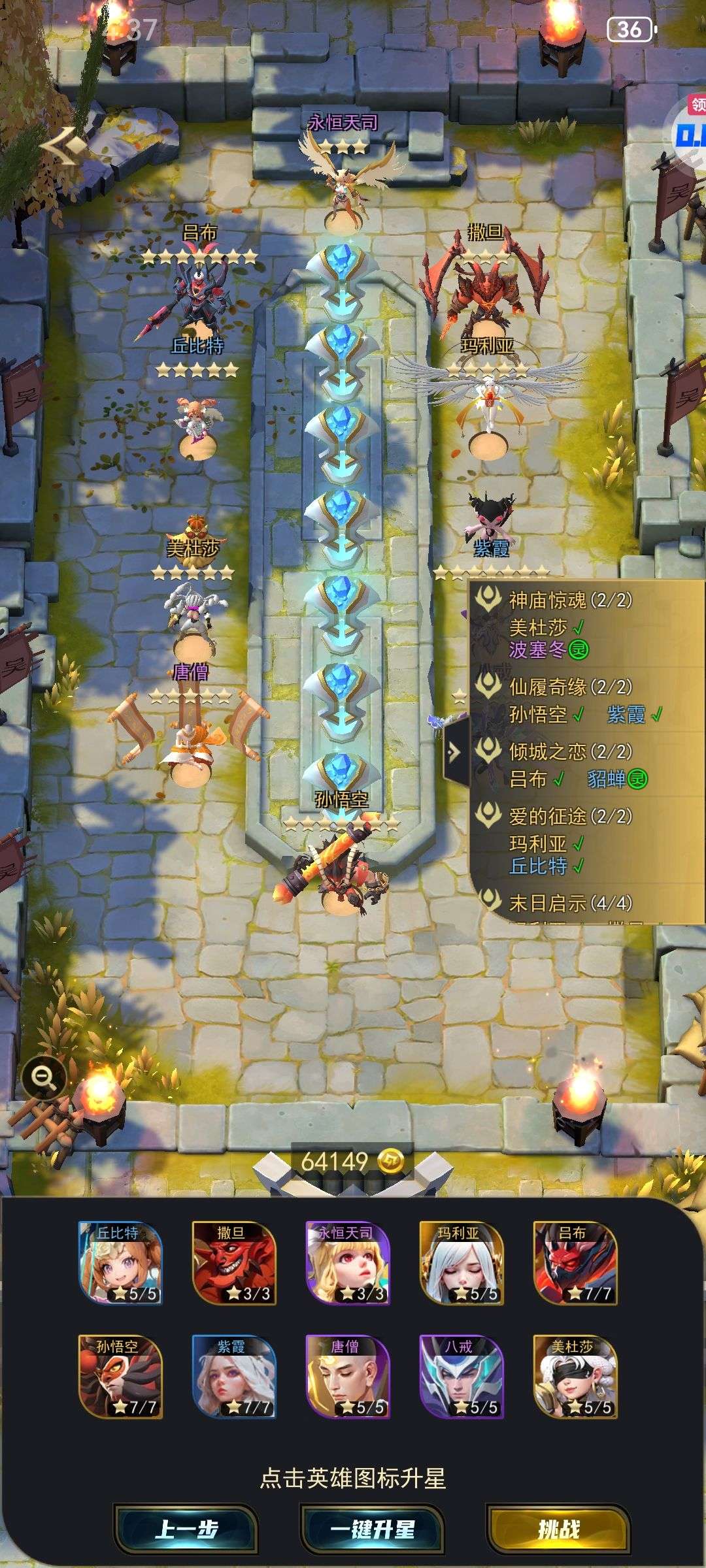Select the 吕布 hero card
This screenshot has height=1568, width=706.
click(x=575, y=1262)
